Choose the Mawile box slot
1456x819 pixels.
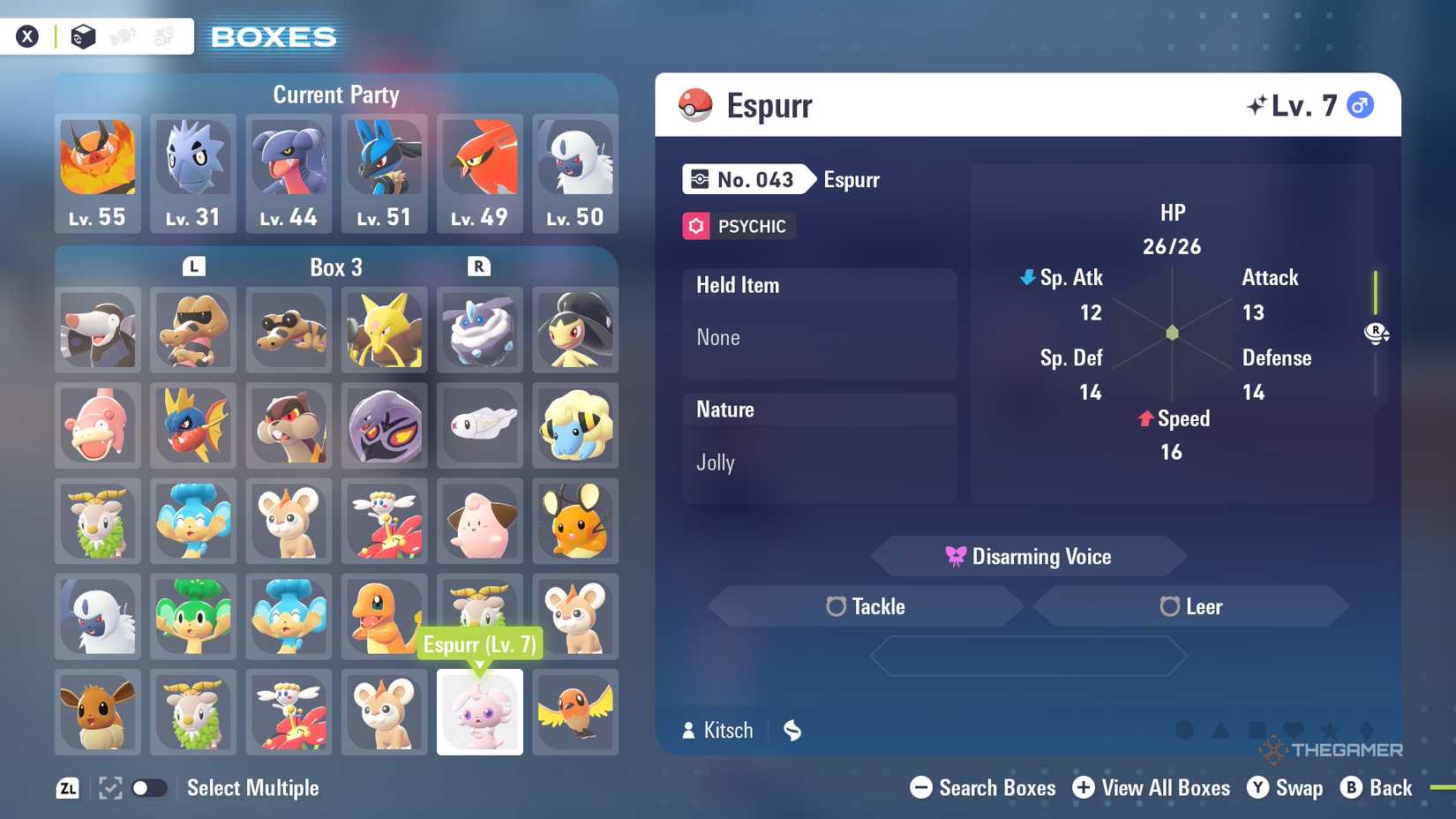point(575,329)
